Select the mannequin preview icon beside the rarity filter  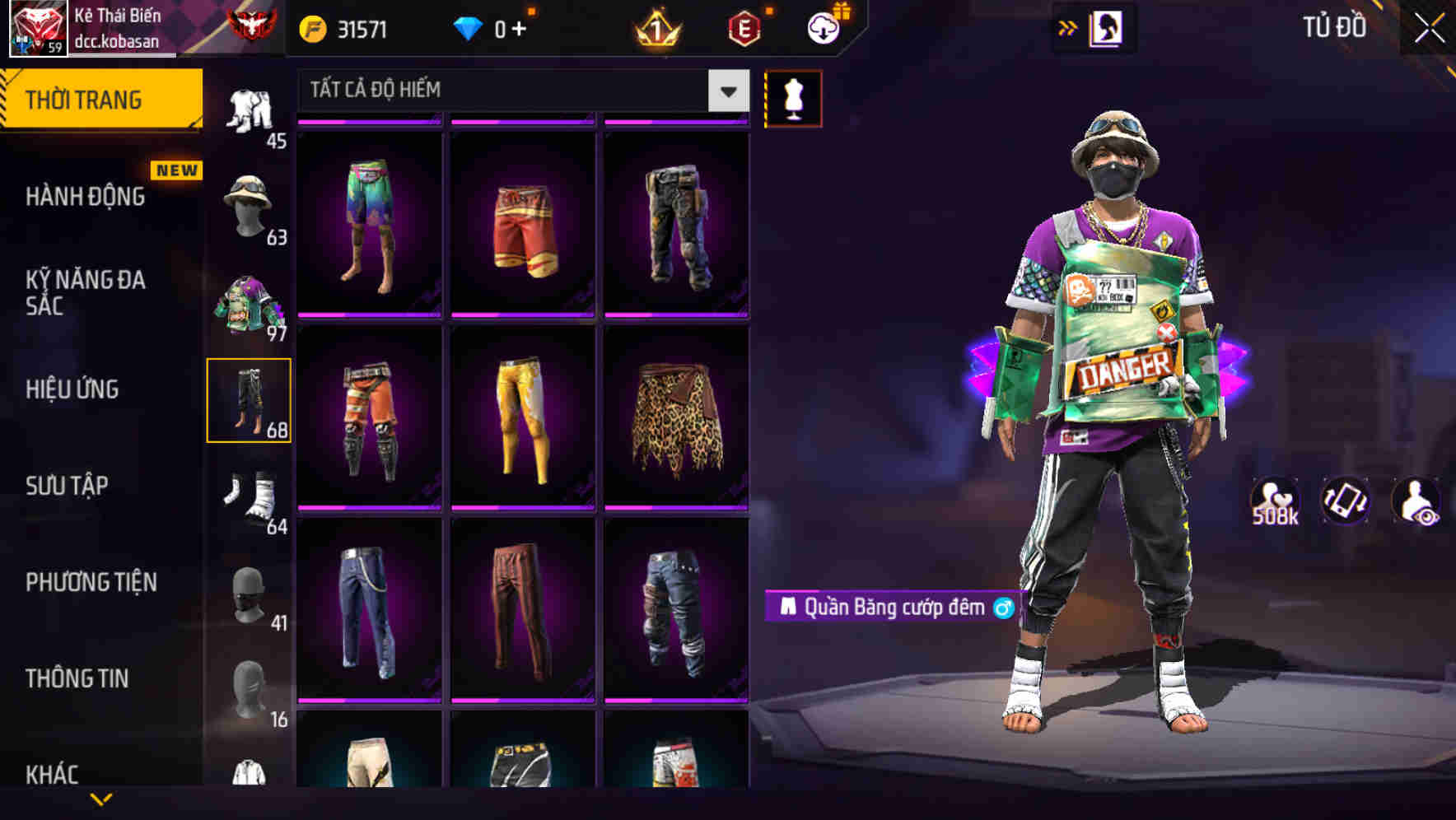pyautogui.click(x=794, y=97)
